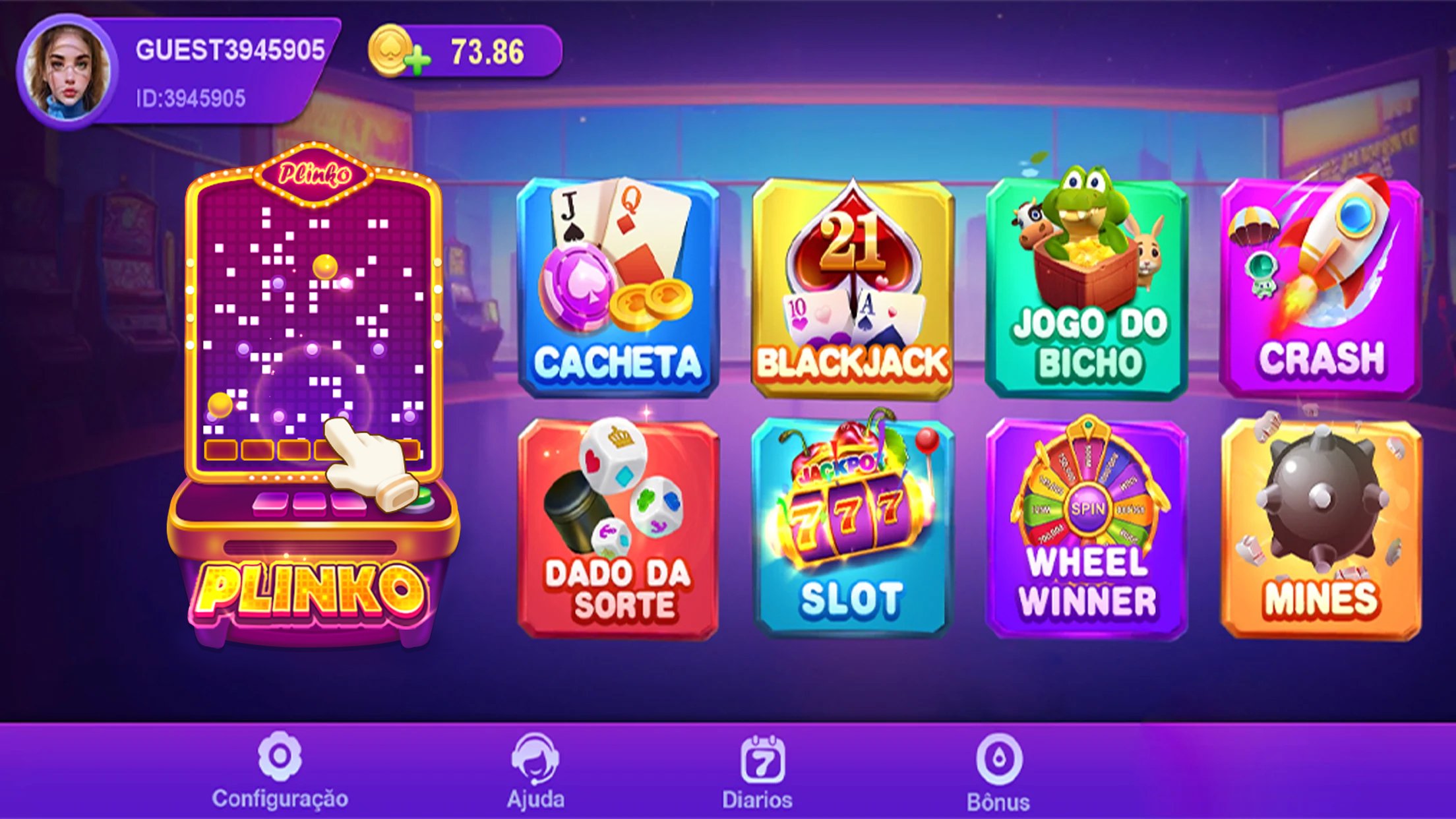Select the Blackjack 21 game
This screenshot has width=1456, height=819.
(x=851, y=284)
